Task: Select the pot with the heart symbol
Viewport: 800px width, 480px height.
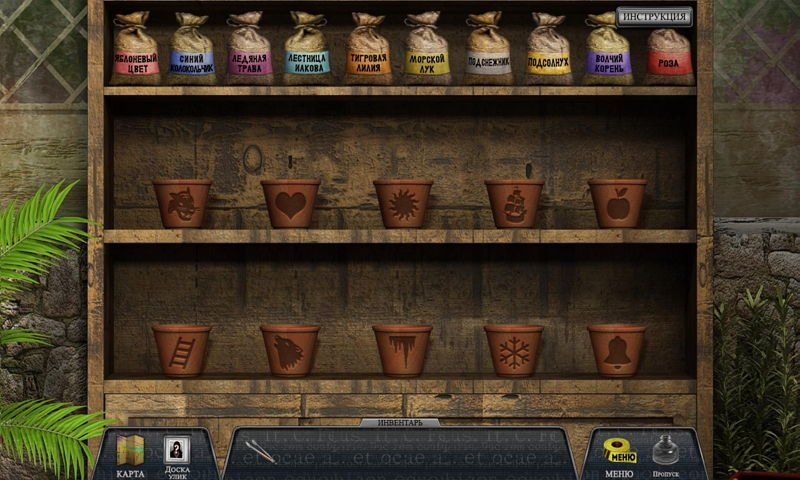Action: tap(290, 203)
